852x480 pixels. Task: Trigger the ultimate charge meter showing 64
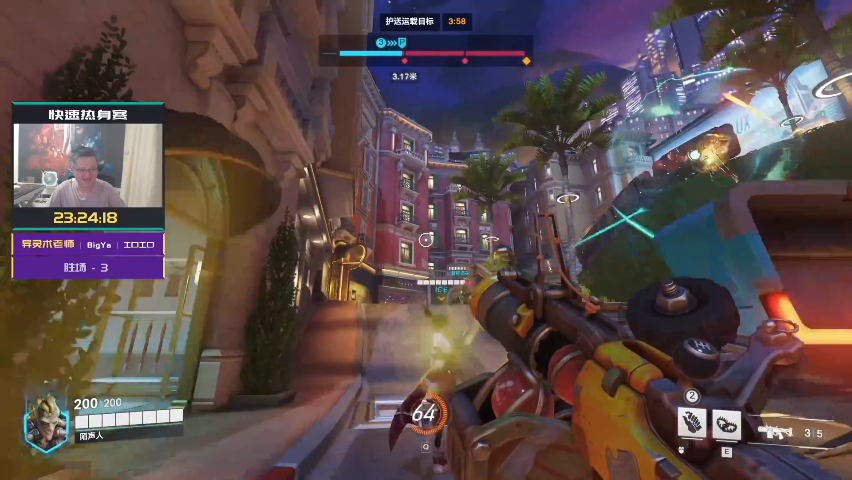tap(424, 412)
